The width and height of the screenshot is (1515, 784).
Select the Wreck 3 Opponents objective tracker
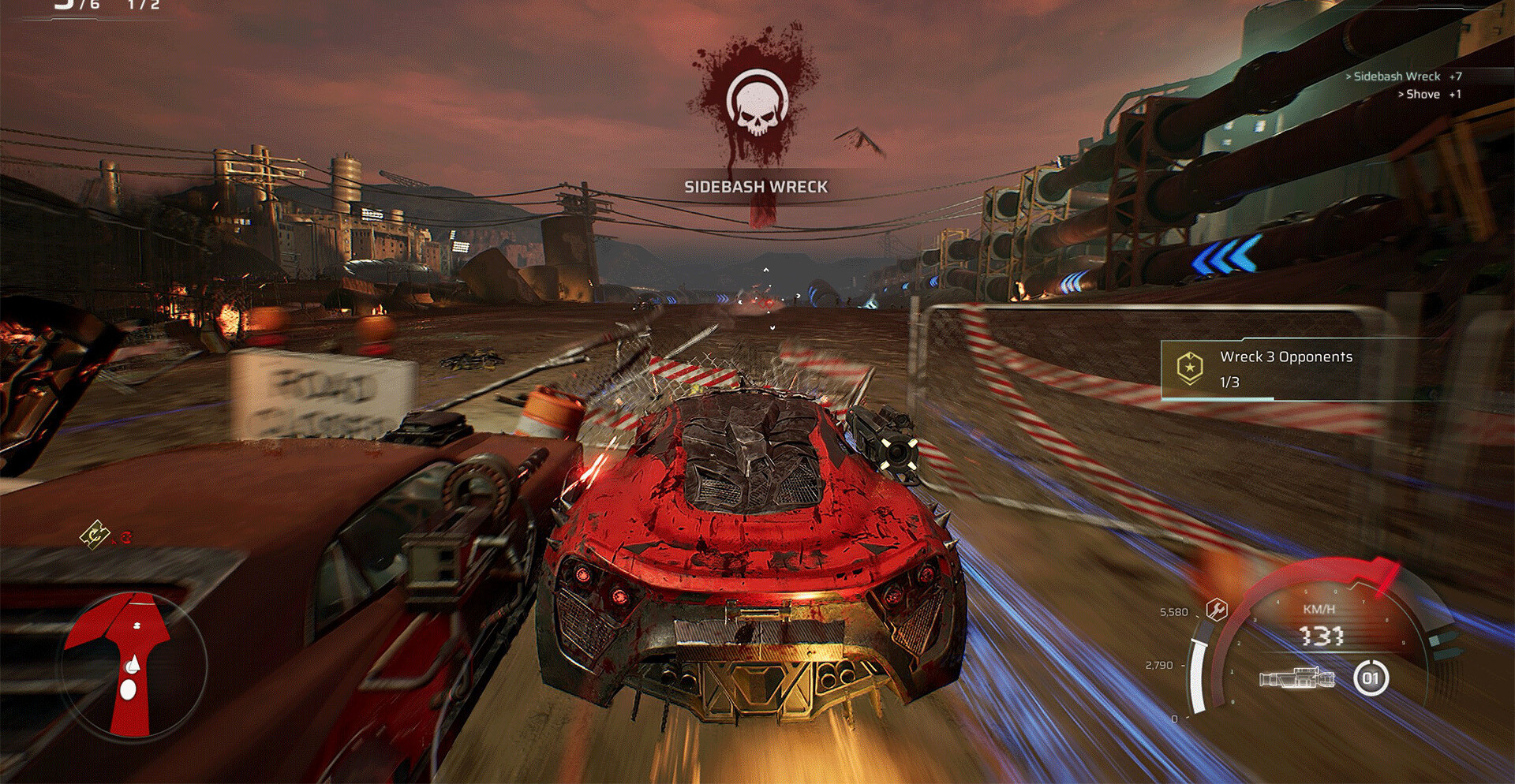point(1286,368)
